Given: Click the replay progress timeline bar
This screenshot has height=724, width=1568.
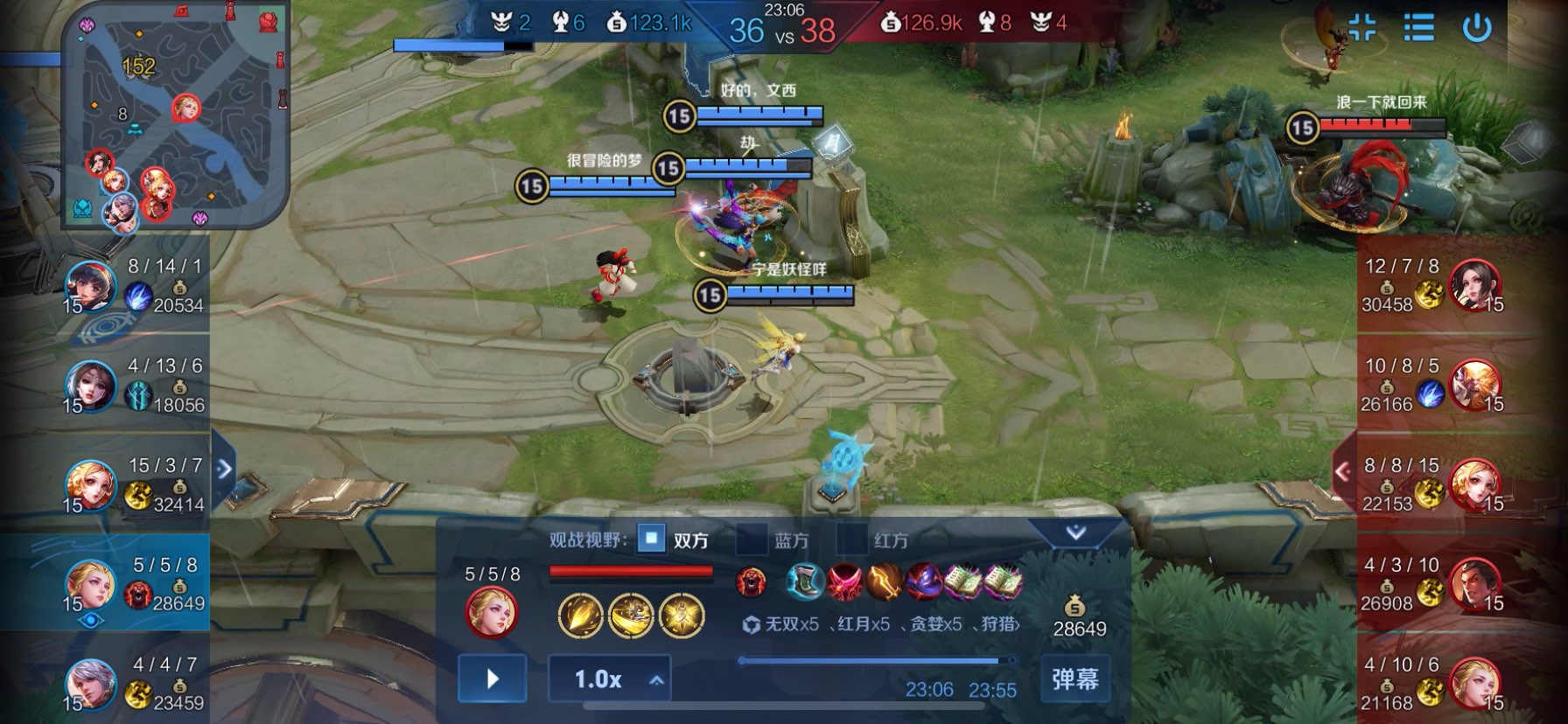Looking at the screenshot, I should pos(875,661).
